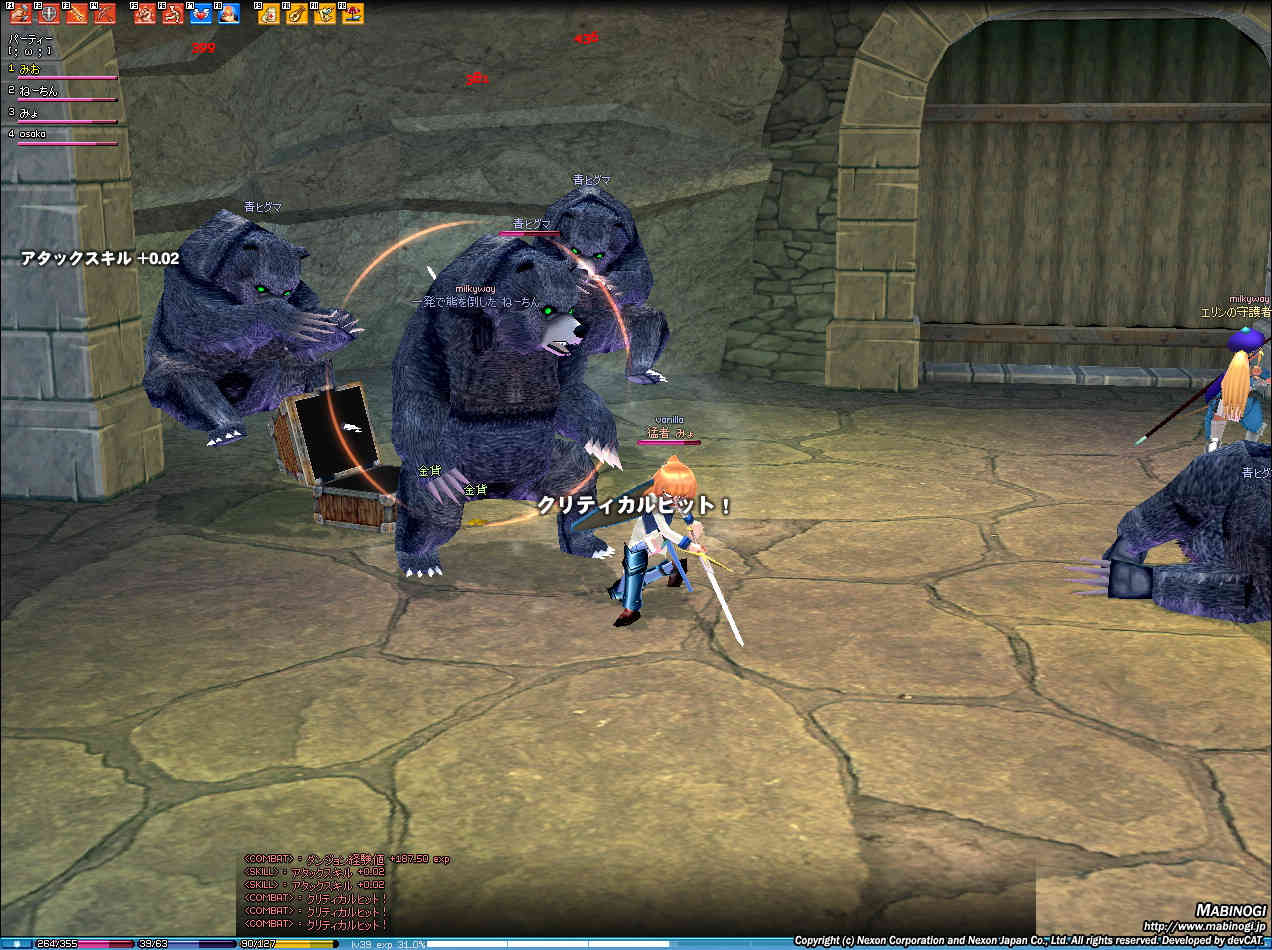
Task: Click the F8 blue character portrait skill
Action: (x=229, y=14)
